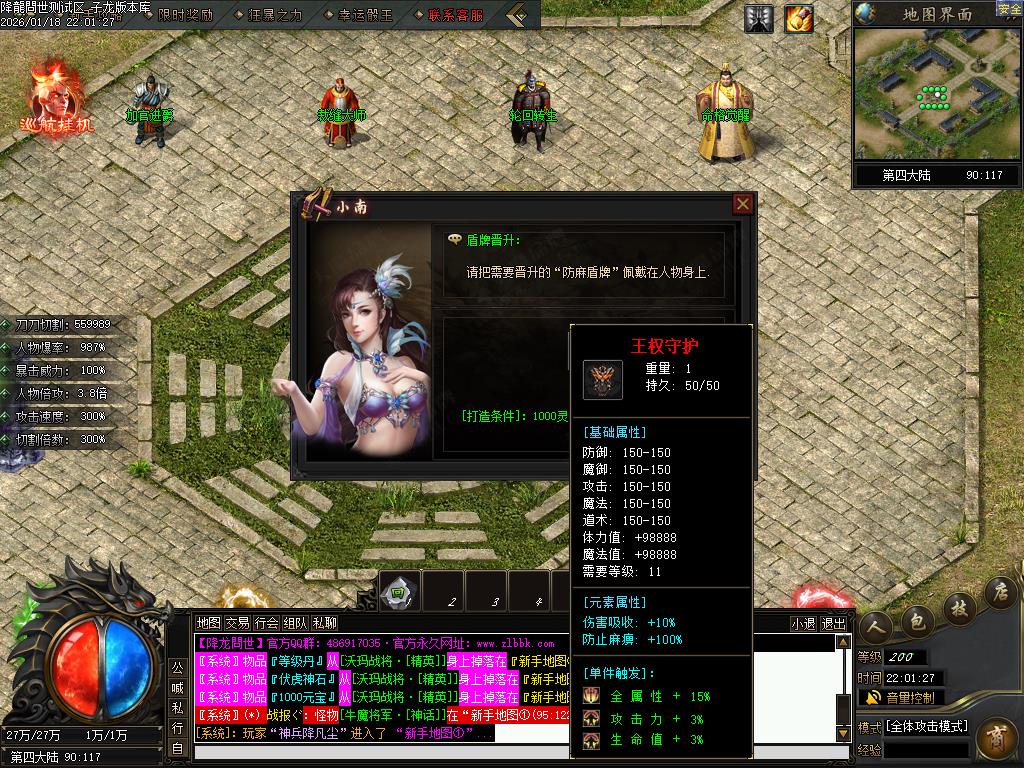Screen dimensions: 1024x768
Task: Open the 人 character panel
Action: click(875, 625)
